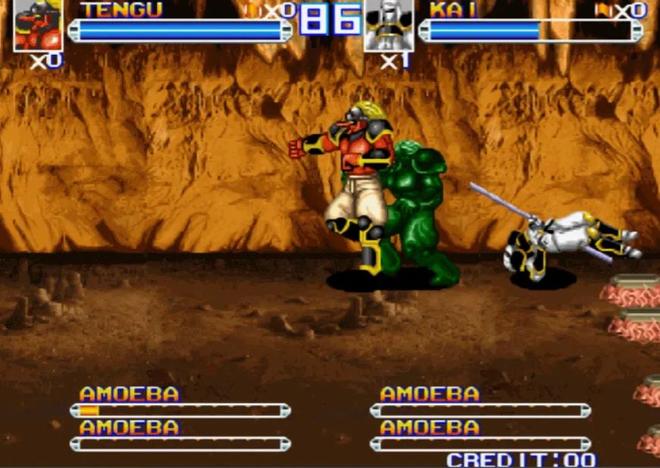Select Kai's character portrait
Screen dimensions: 660x468
388,25
